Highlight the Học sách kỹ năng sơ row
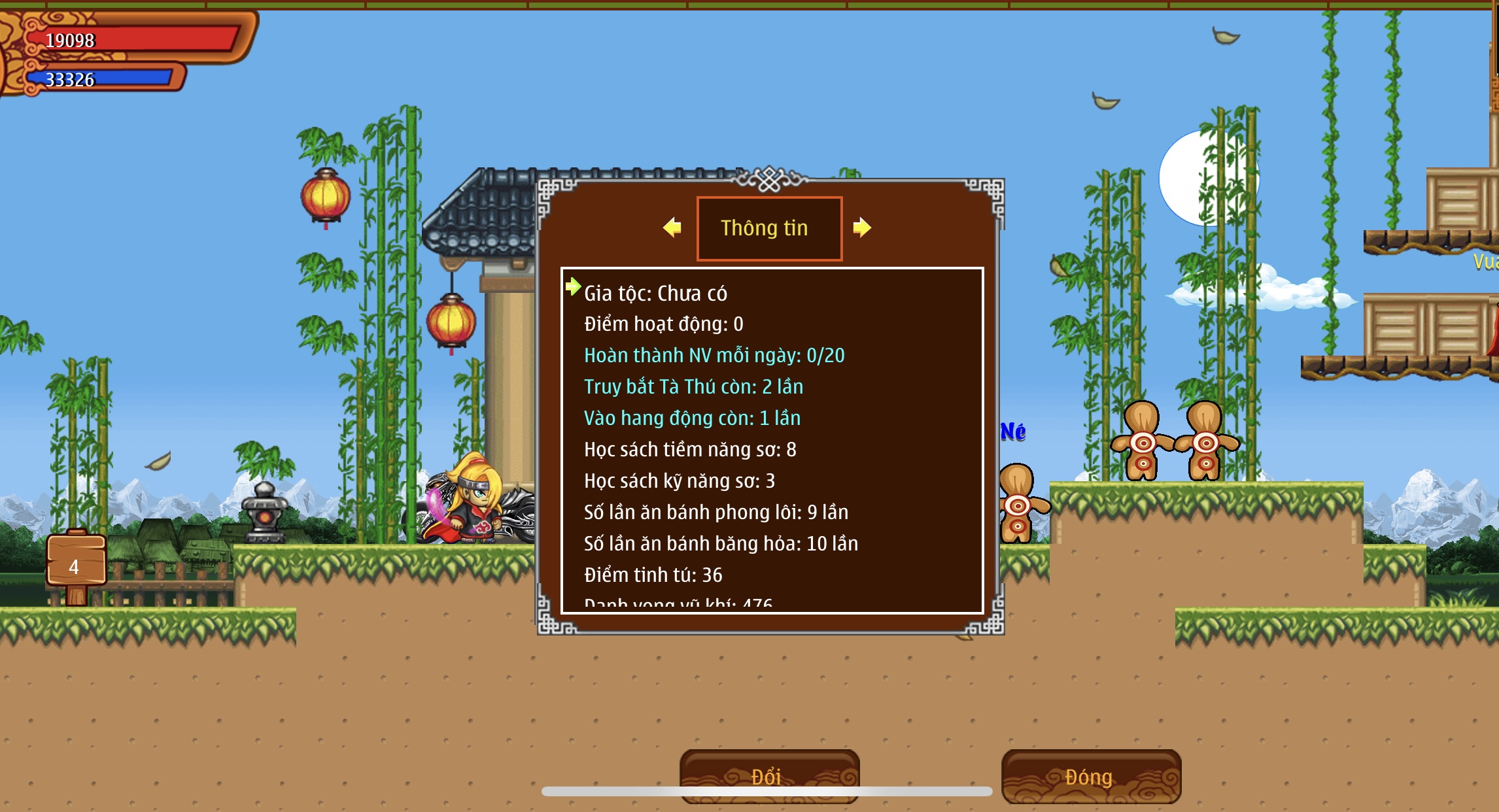The width and height of the screenshot is (1499, 812). [x=679, y=481]
